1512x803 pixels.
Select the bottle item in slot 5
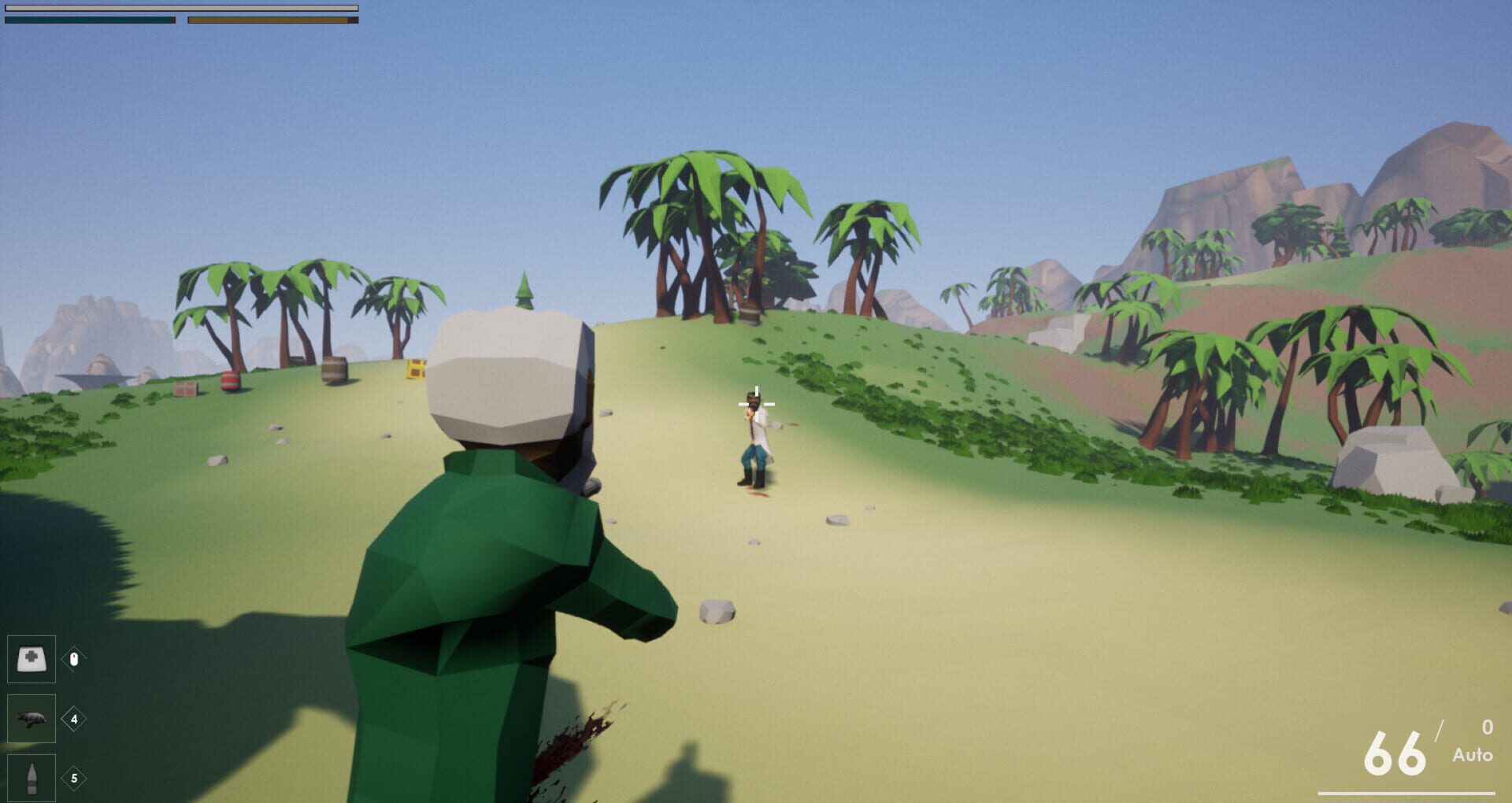(x=31, y=779)
